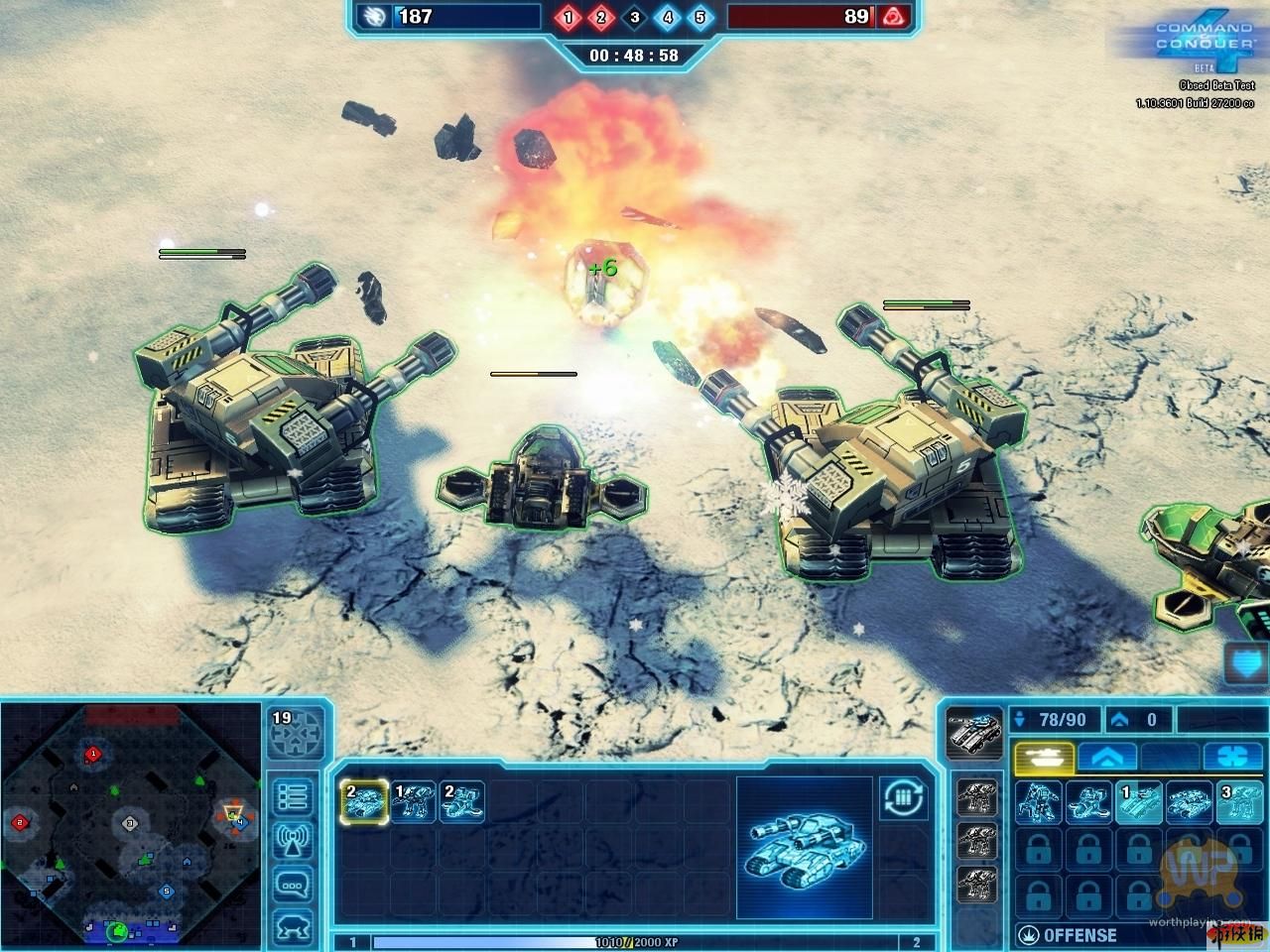
Task: Queue the tank unit marked with 1
Action: tap(1138, 802)
